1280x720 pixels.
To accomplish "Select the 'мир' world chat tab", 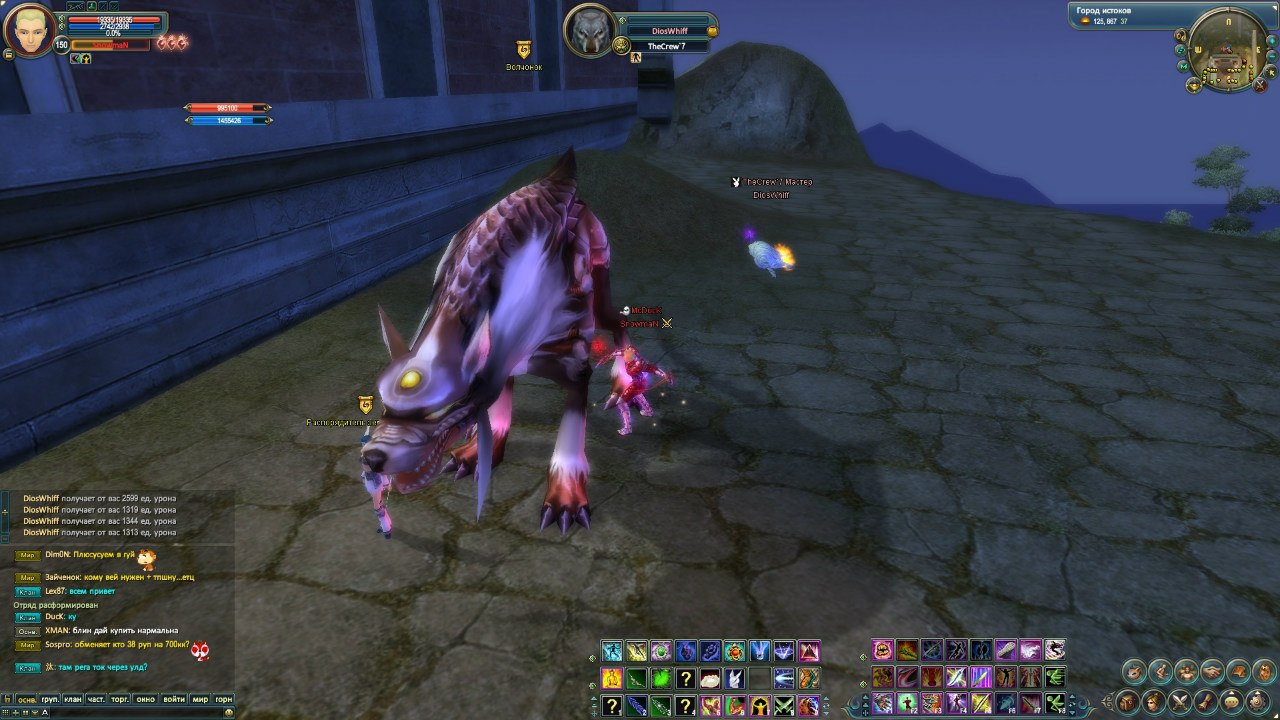I will coord(199,699).
